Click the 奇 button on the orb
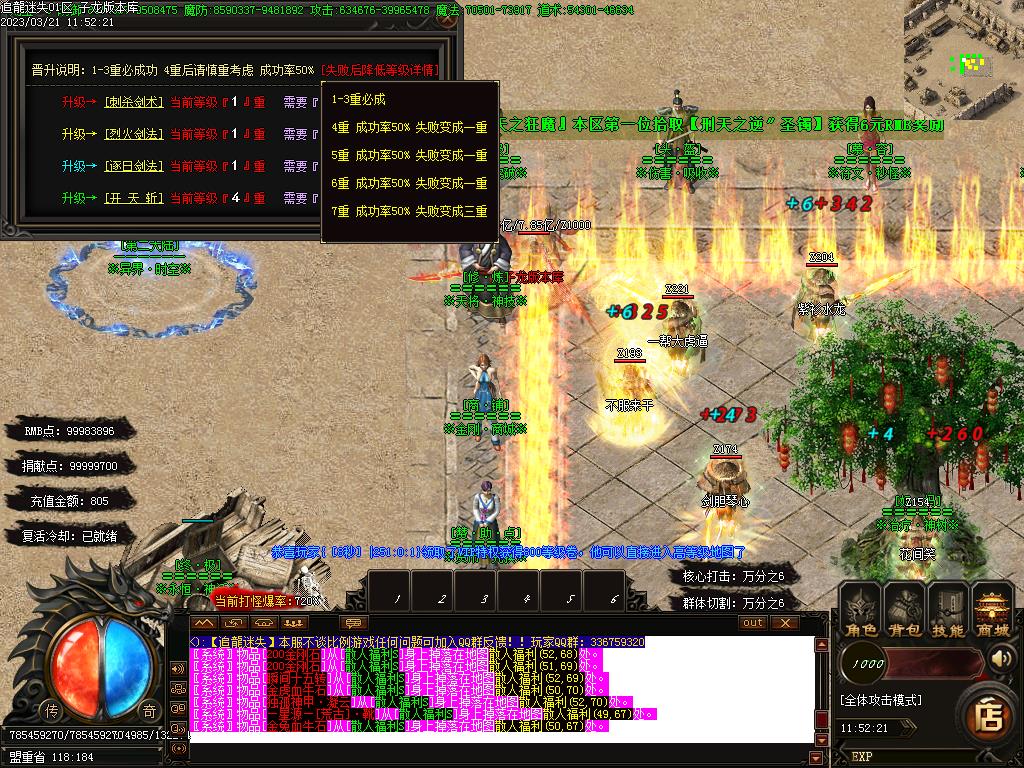 point(148,710)
